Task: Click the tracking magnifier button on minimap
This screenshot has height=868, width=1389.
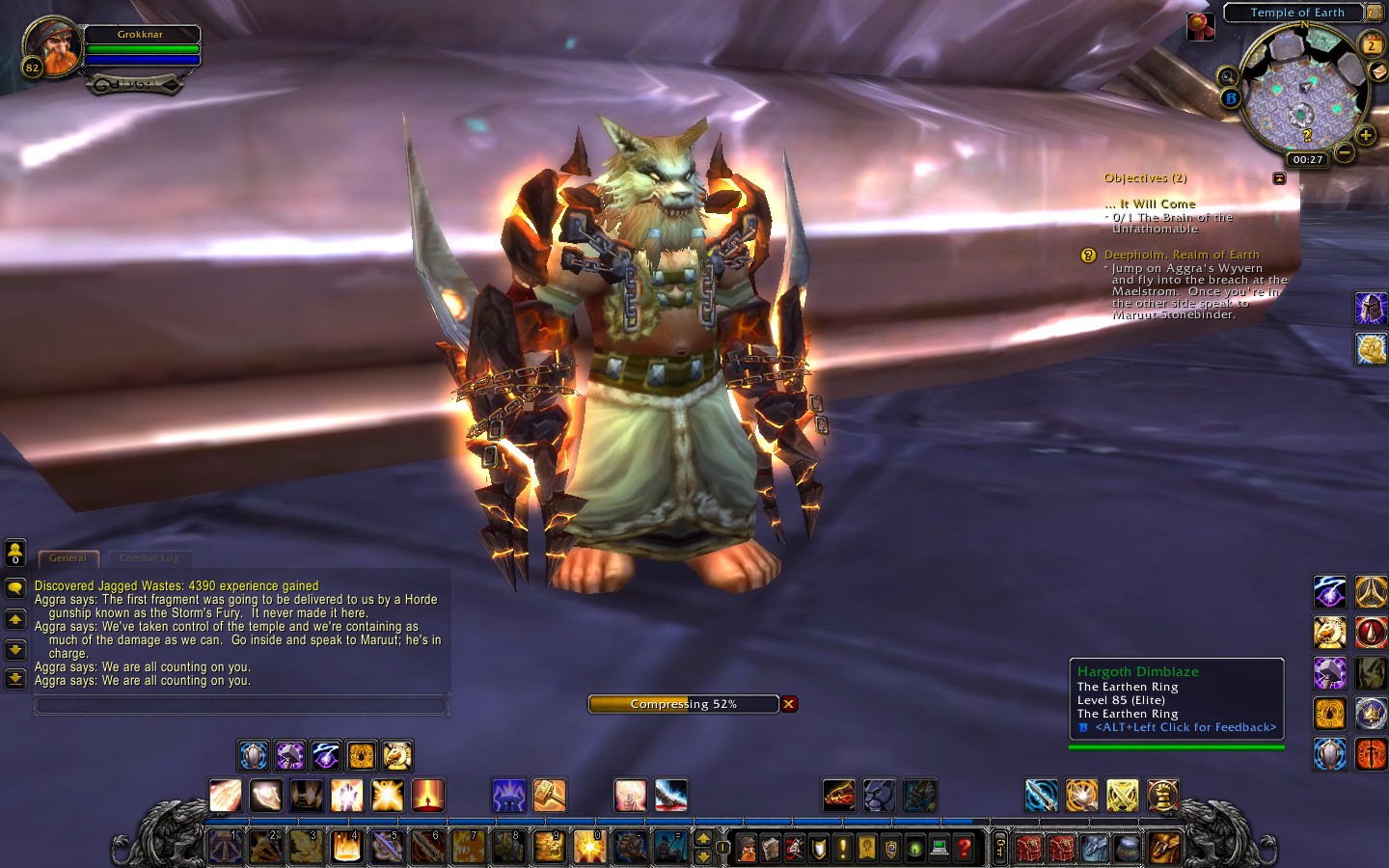Action: [1227, 76]
